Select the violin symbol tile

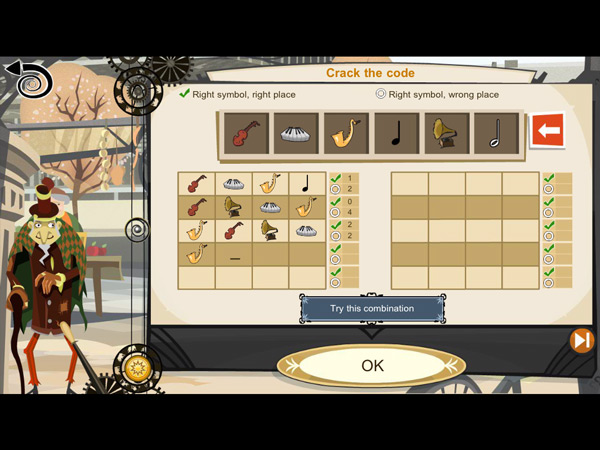[245, 133]
